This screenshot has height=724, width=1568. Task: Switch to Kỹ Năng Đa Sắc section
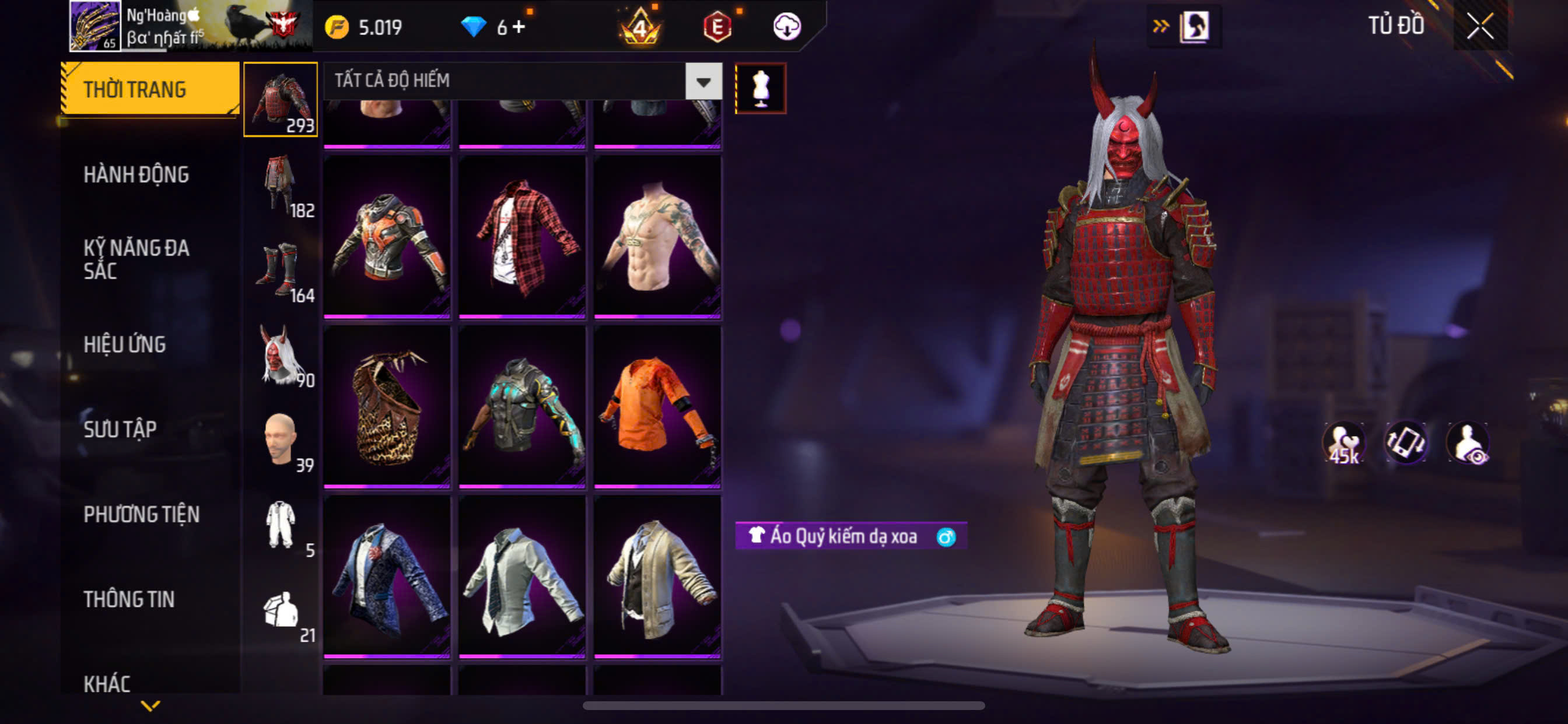click(136, 259)
